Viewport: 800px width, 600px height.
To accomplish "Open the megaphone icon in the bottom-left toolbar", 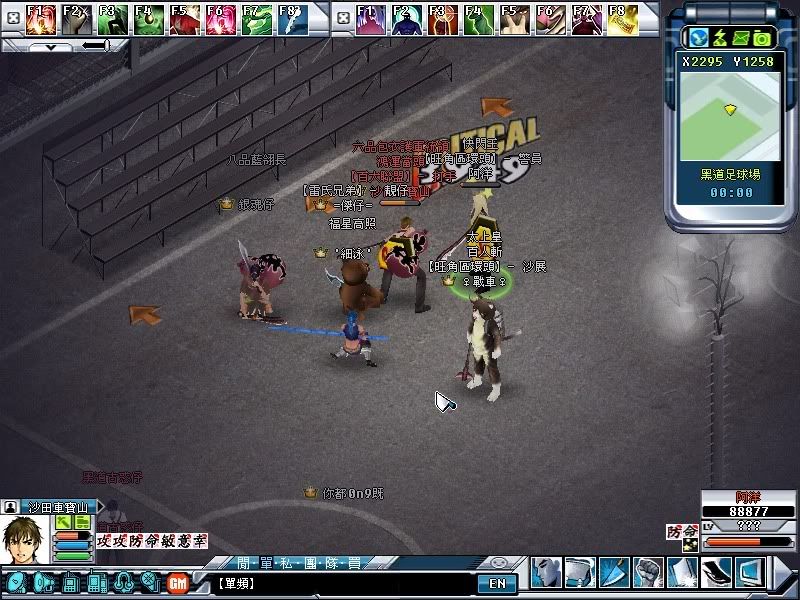I will [x=42, y=582].
